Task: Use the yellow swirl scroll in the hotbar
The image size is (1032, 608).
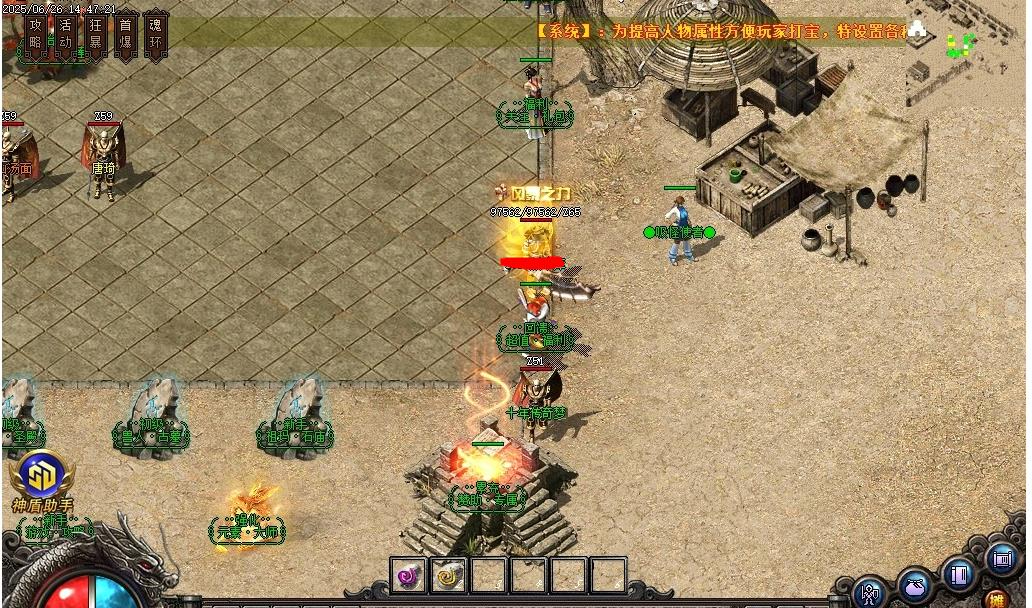Action: click(x=448, y=575)
